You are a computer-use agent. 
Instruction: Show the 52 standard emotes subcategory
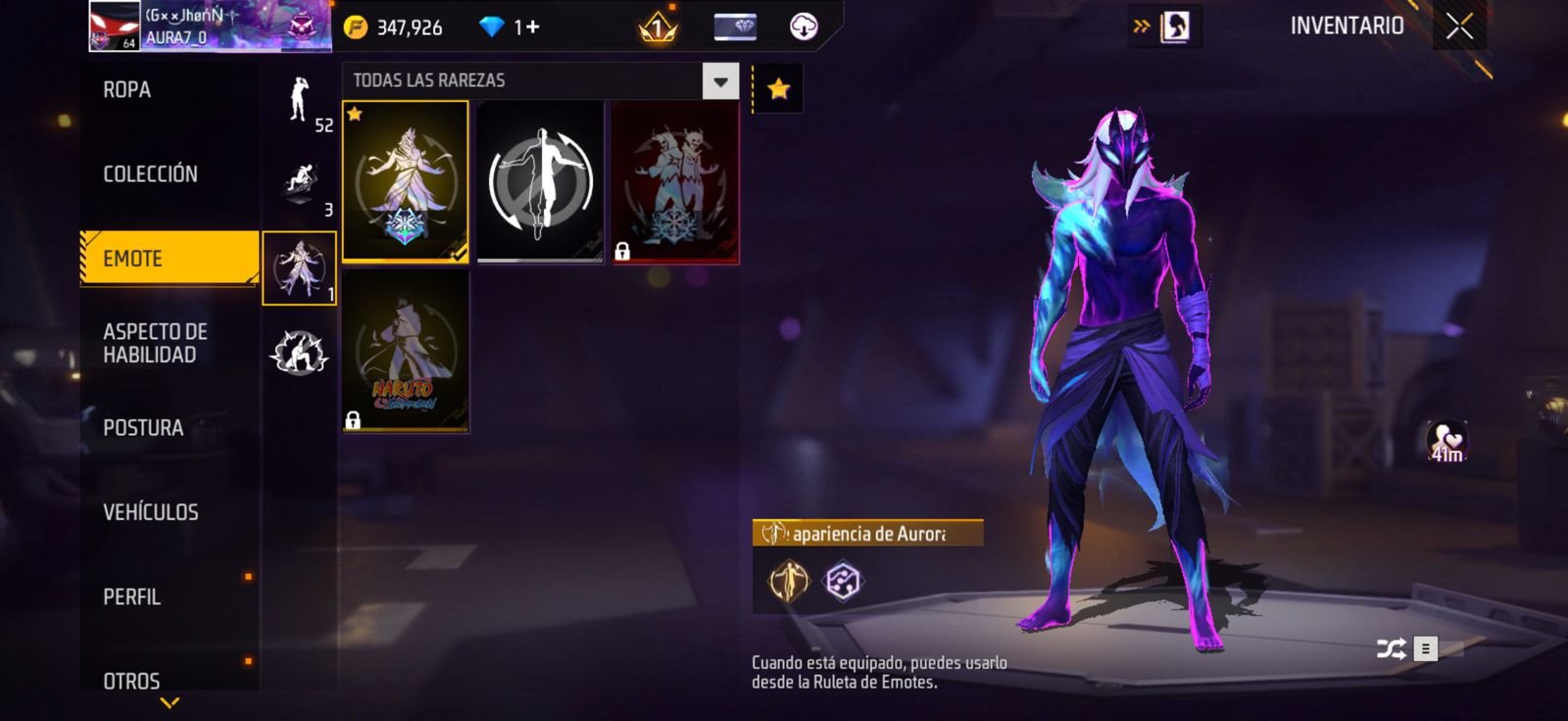300,101
